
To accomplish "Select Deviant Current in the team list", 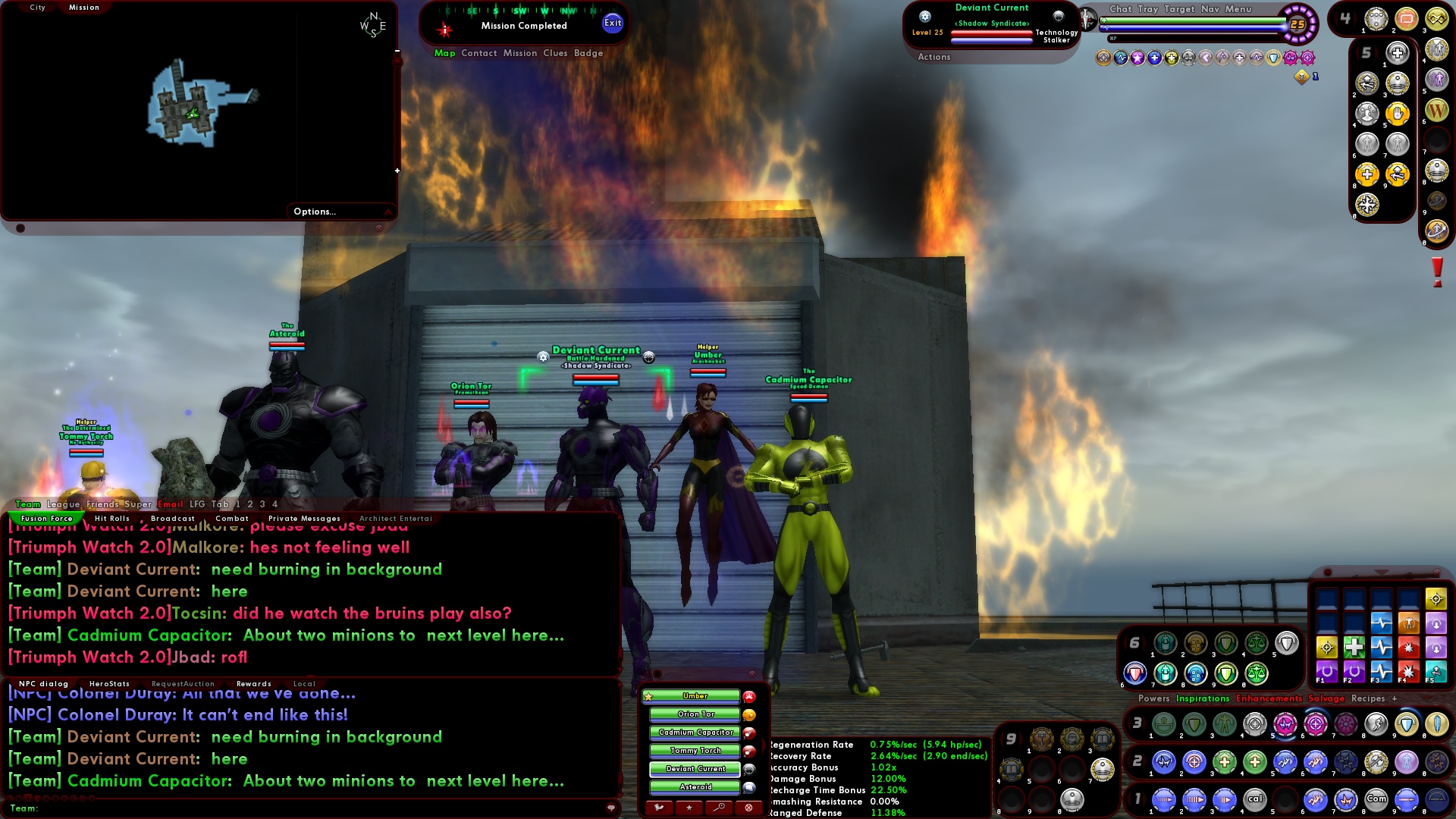I will [695, 769].
